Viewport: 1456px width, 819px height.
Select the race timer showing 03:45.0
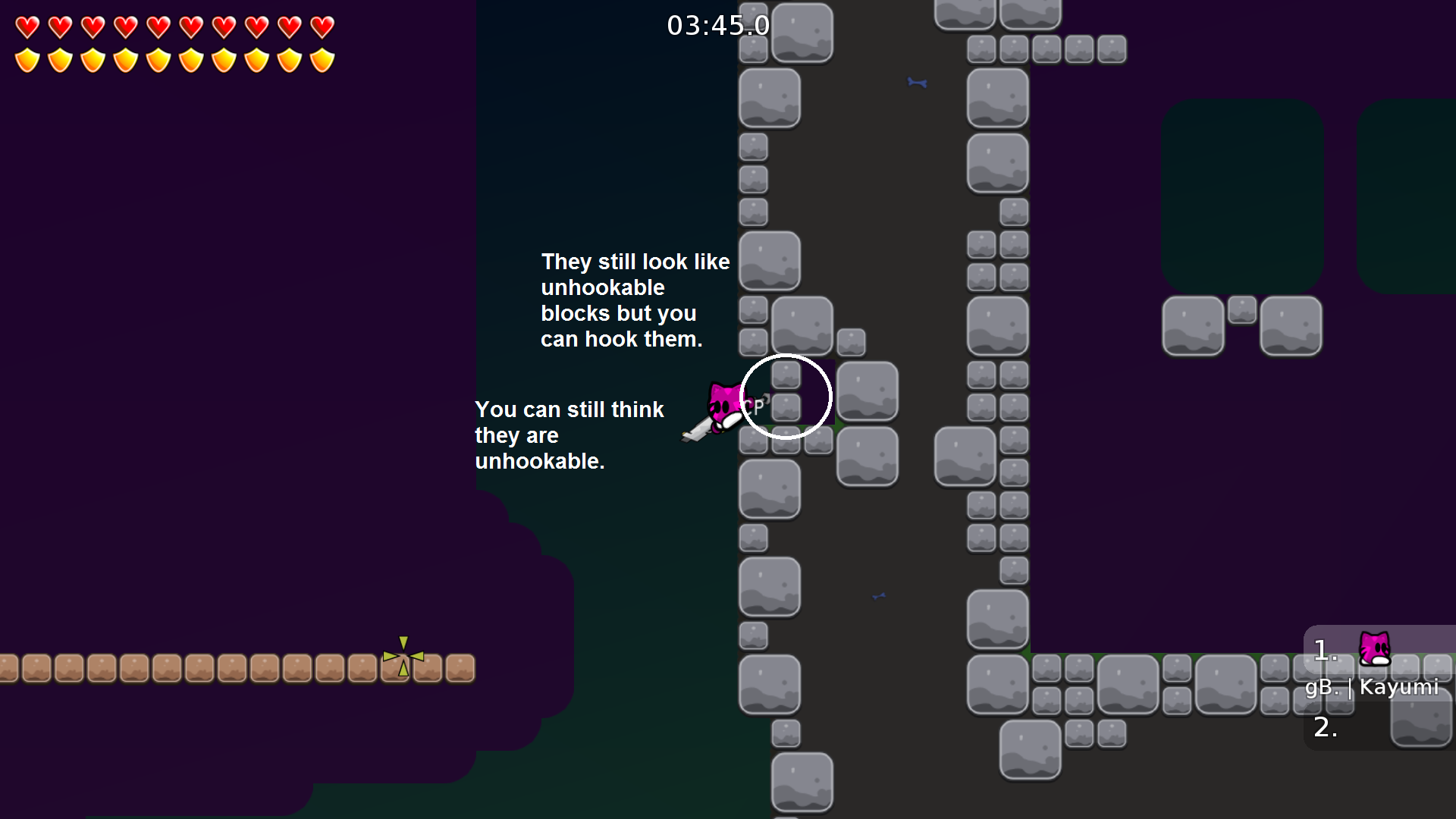click(717, 25)
